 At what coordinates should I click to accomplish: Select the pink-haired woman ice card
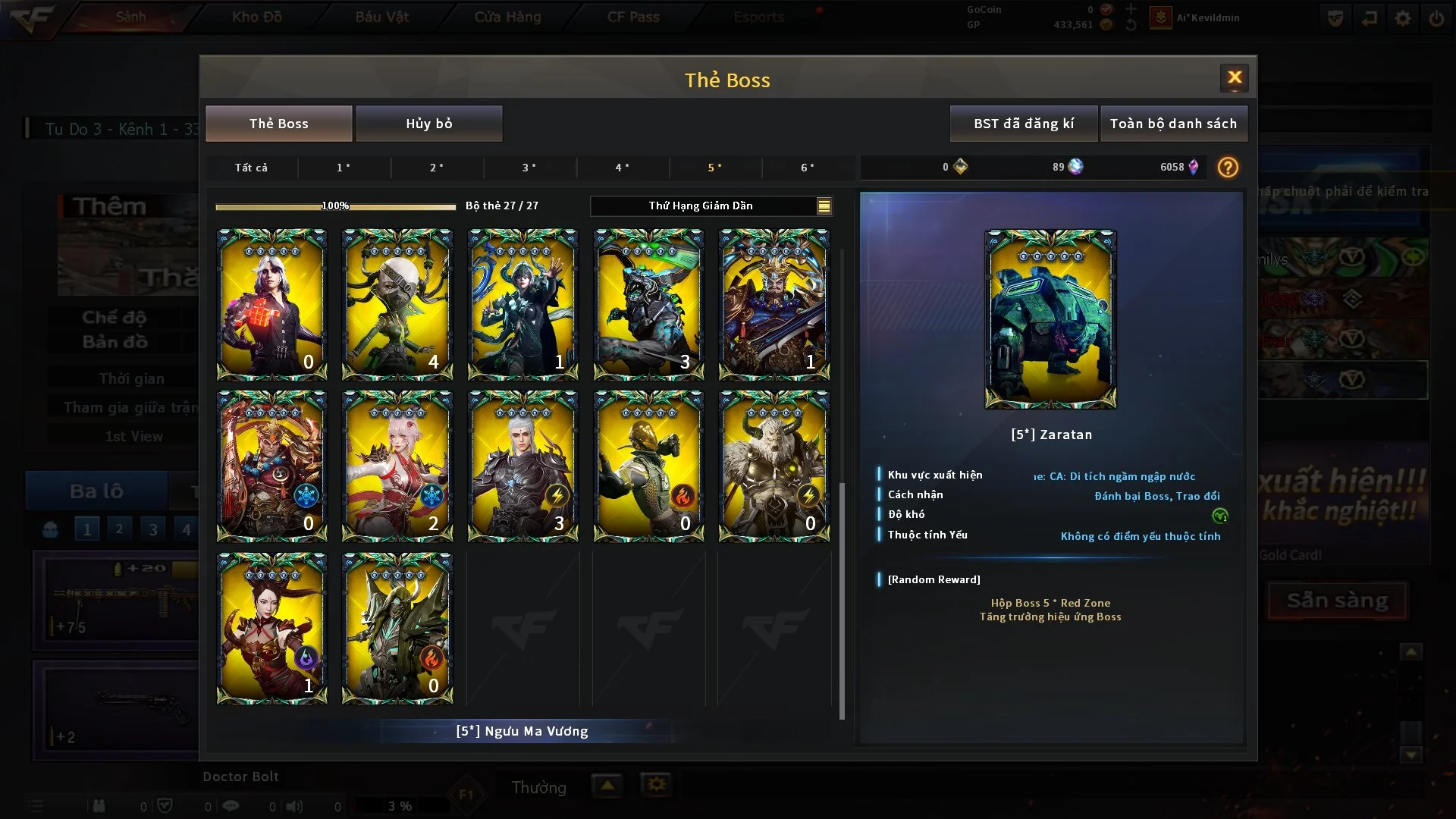pyautogui.click(x=397, y=466)
